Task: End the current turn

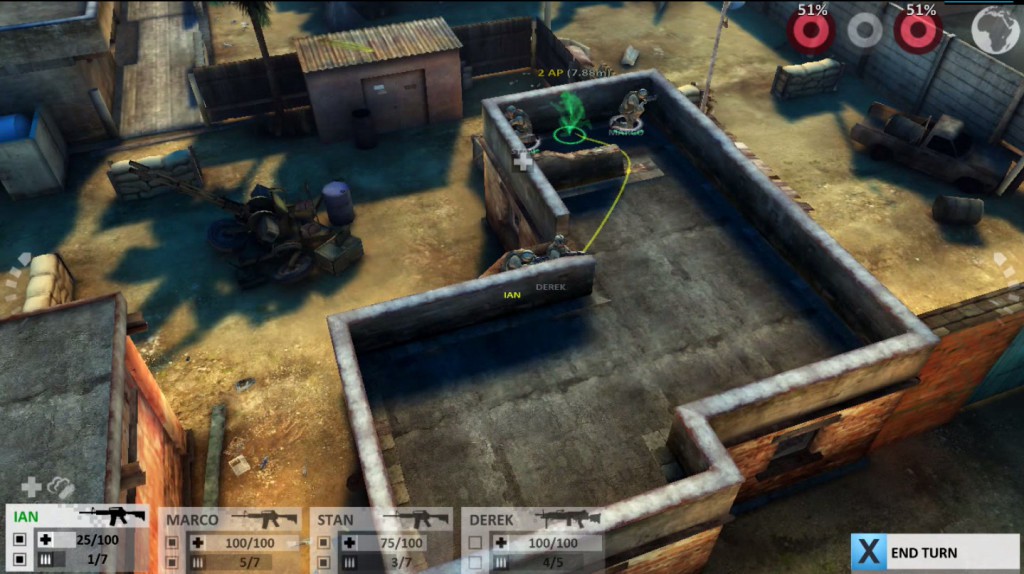Action: click(x=934, y=552)
